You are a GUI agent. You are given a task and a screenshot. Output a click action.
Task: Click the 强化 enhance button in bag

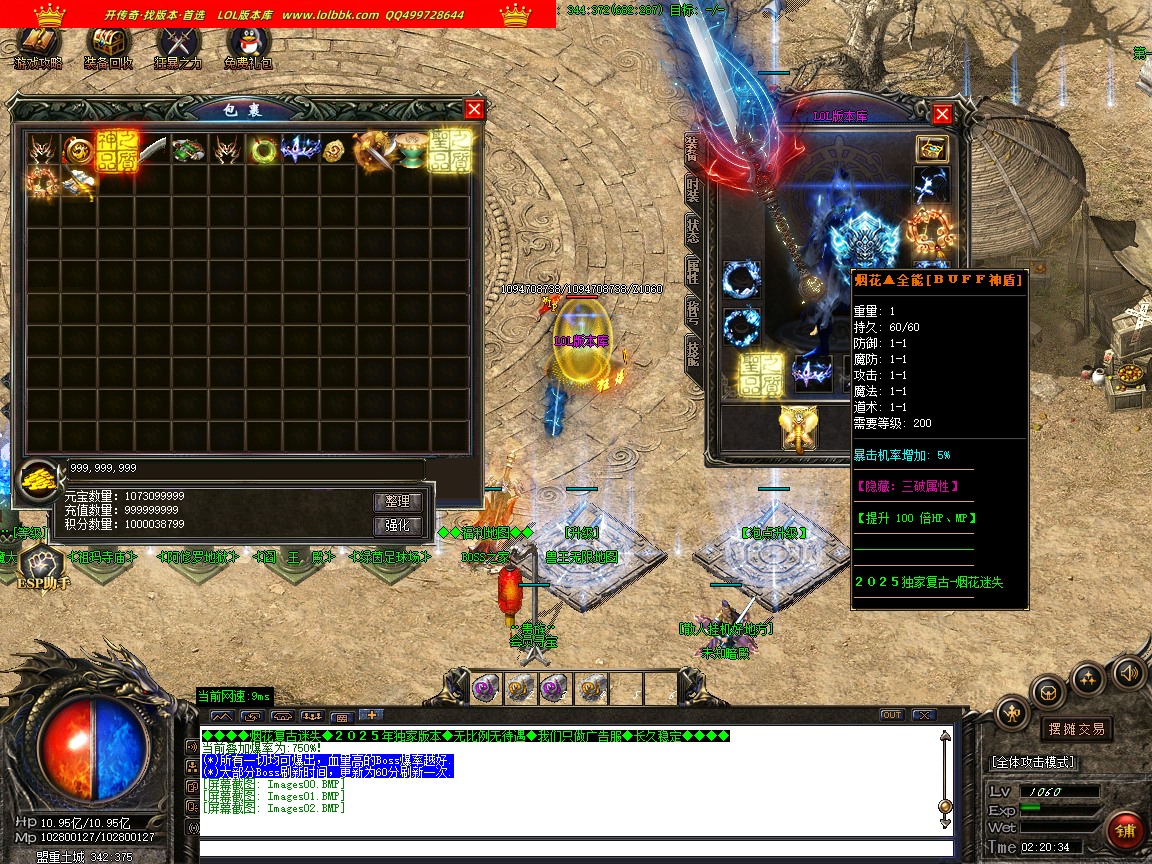tap(398, 526)
